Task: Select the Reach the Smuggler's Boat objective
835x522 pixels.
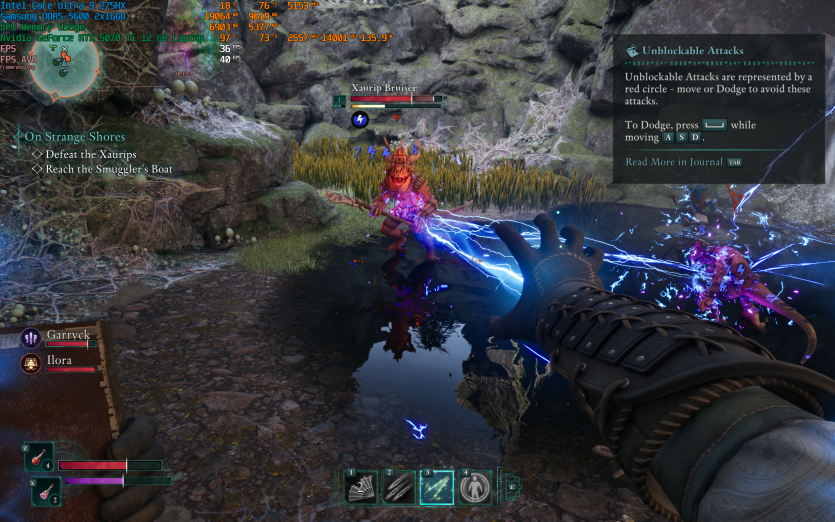Action: coord(109,169)
